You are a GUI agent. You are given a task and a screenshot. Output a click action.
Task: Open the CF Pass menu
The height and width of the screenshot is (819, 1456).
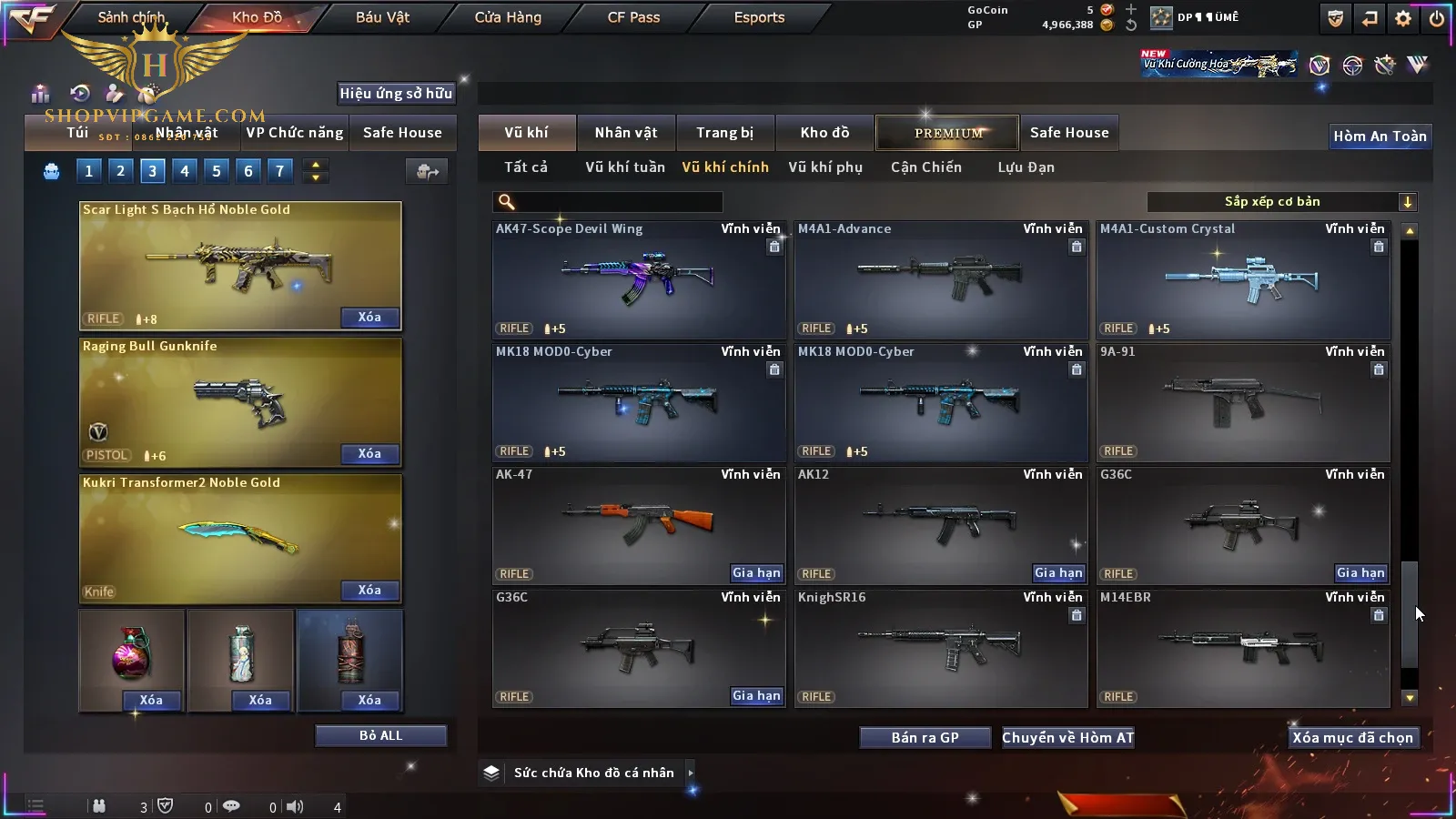coord(633,17)
